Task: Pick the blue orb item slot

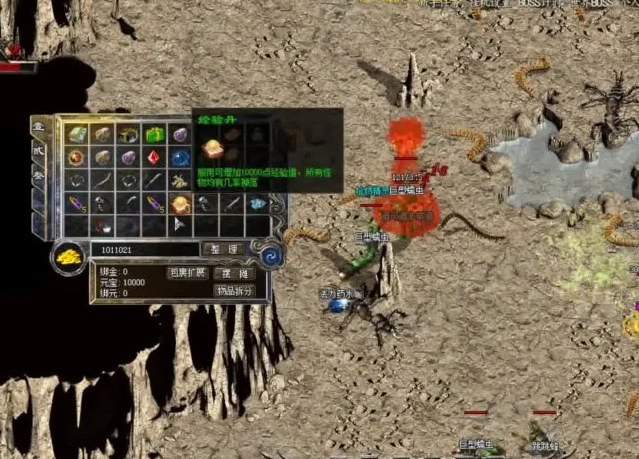Action: pyautogui.click(x=179, y=158)
